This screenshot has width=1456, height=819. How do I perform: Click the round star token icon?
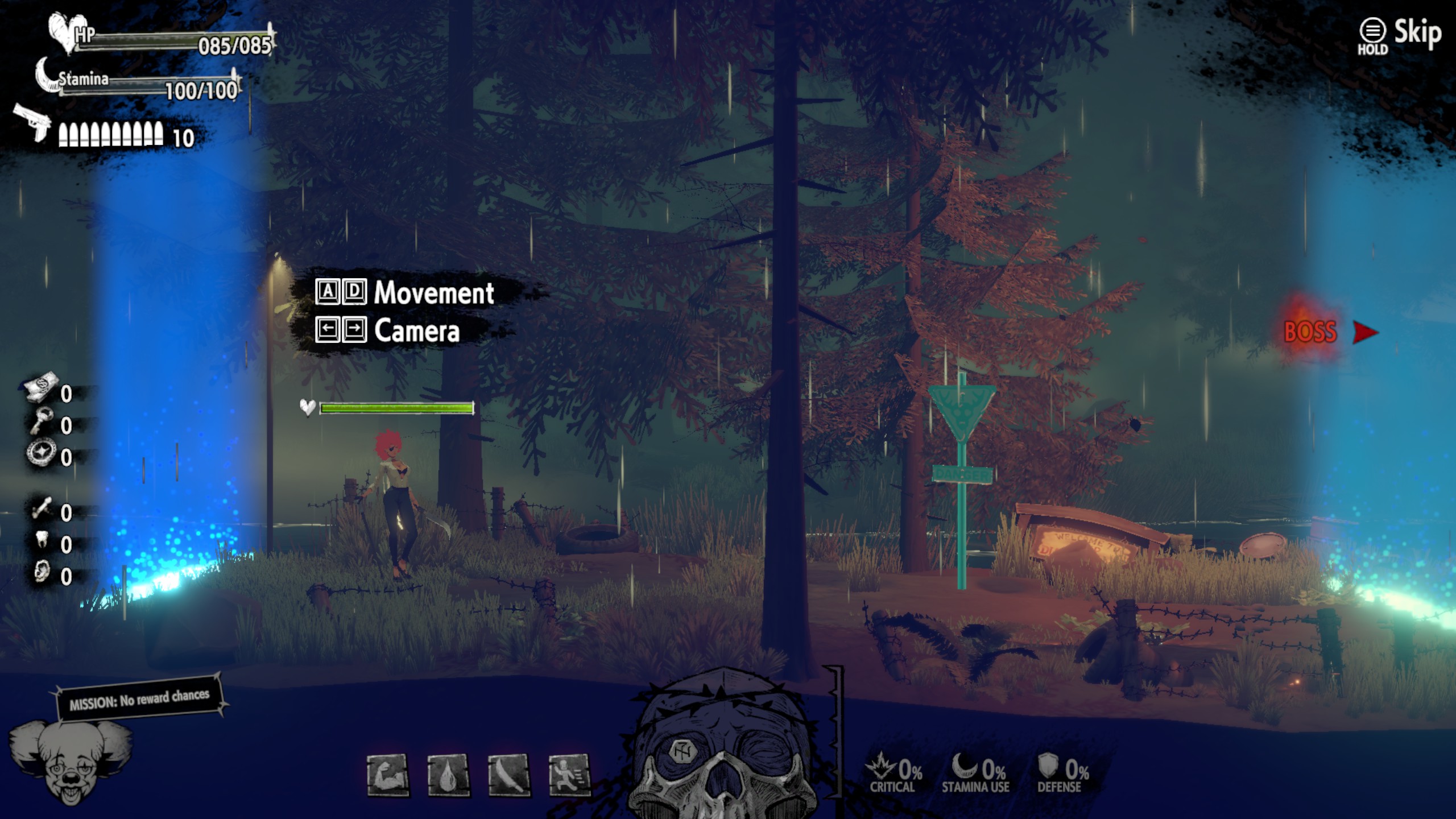click(42, 454)
